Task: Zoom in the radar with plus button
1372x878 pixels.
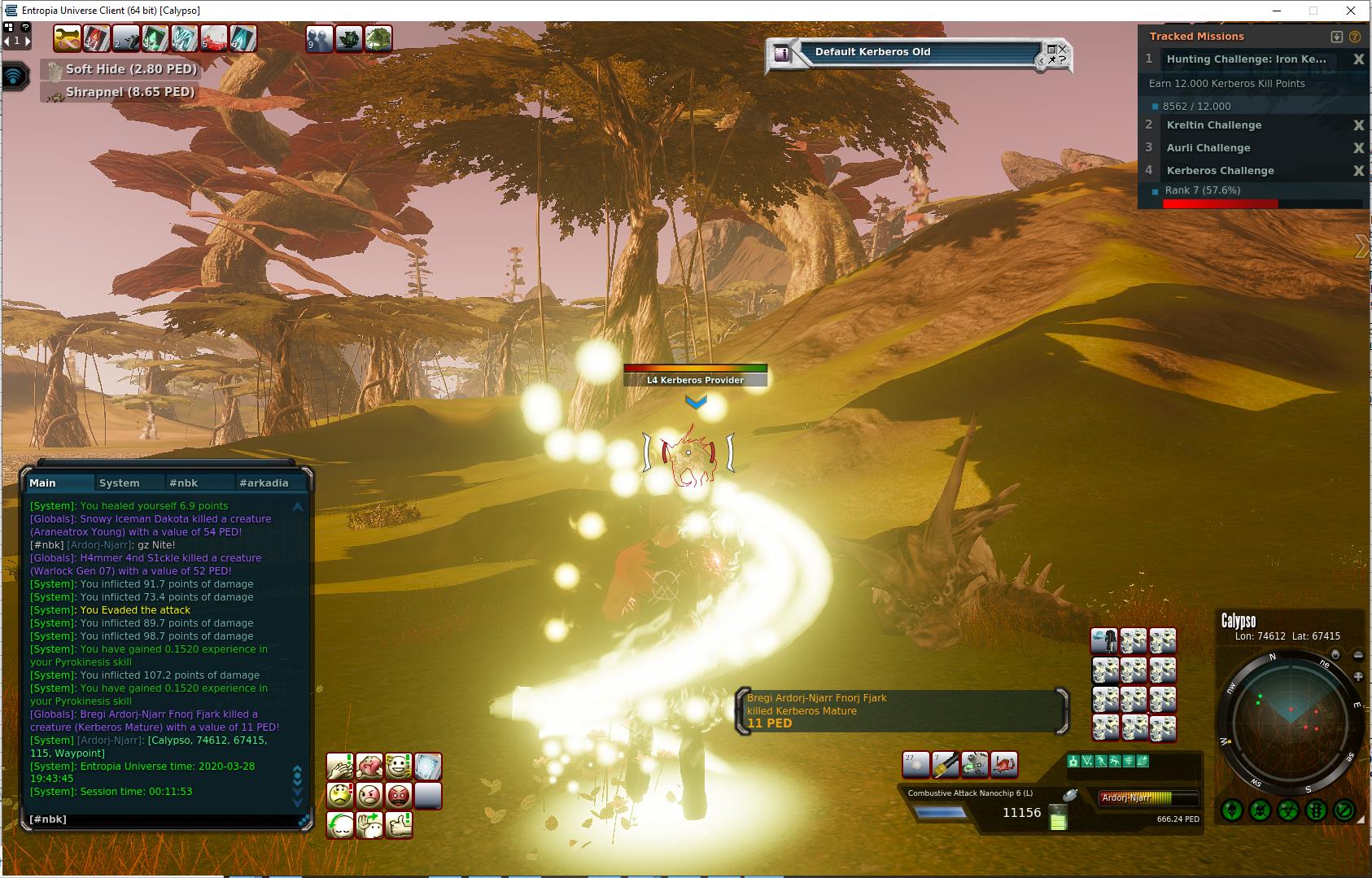Action: click(x=1358, y=676)
